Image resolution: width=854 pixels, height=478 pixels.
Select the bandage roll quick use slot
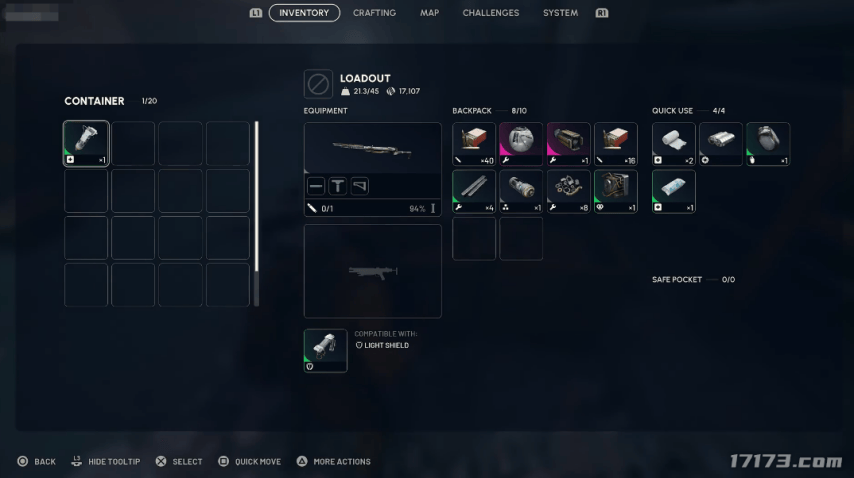coord(674,144)
